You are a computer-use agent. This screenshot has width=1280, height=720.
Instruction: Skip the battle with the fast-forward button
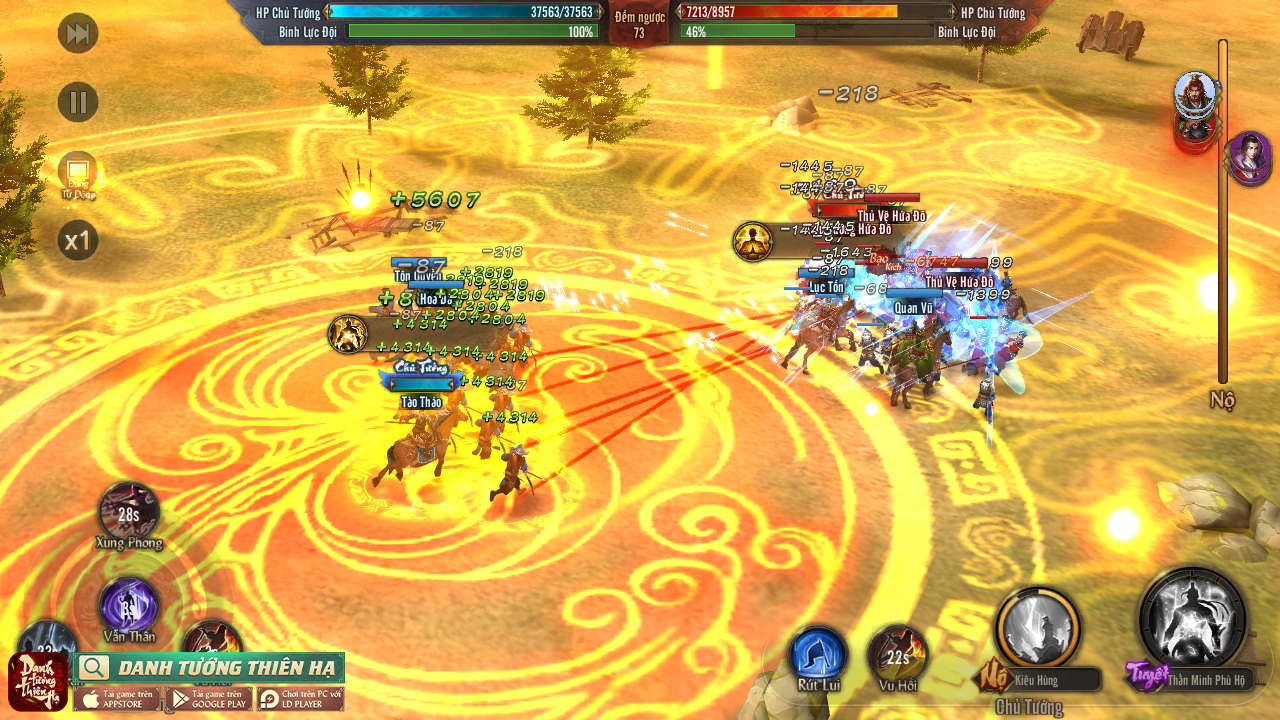click(78, 34)
